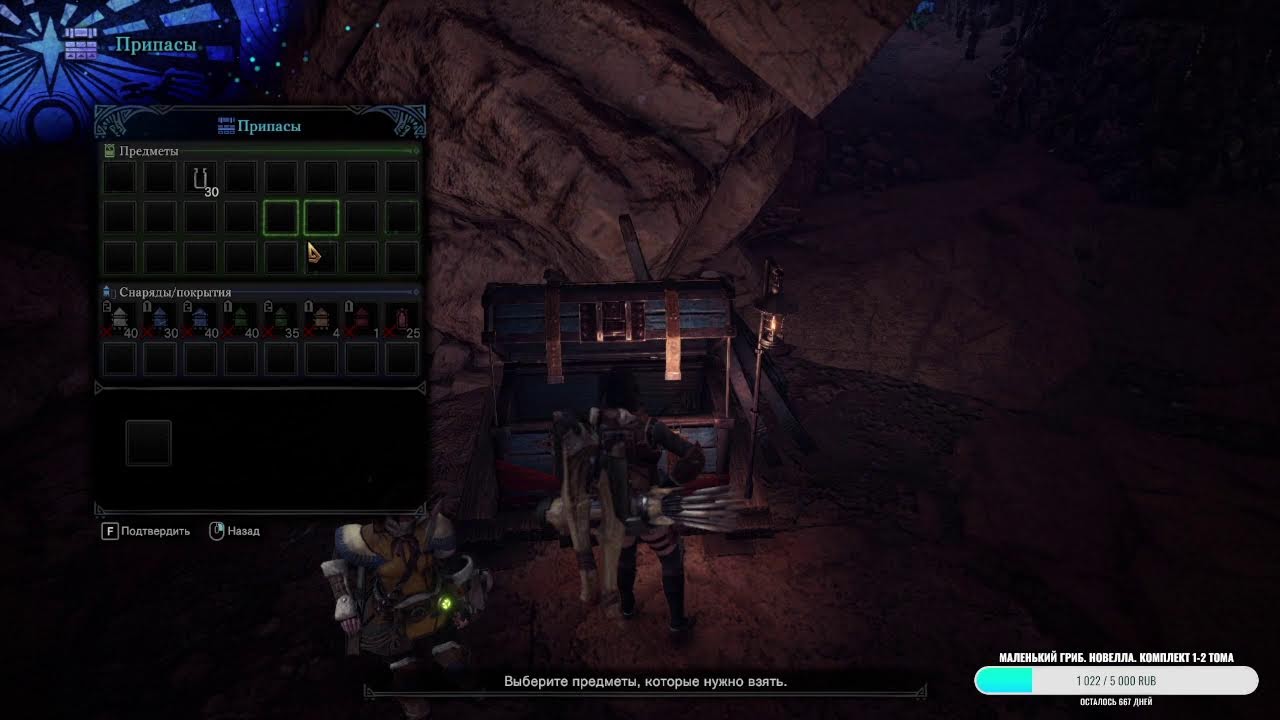
Task: Take the level 1 green ammo stack
Action: pos(240,319)
